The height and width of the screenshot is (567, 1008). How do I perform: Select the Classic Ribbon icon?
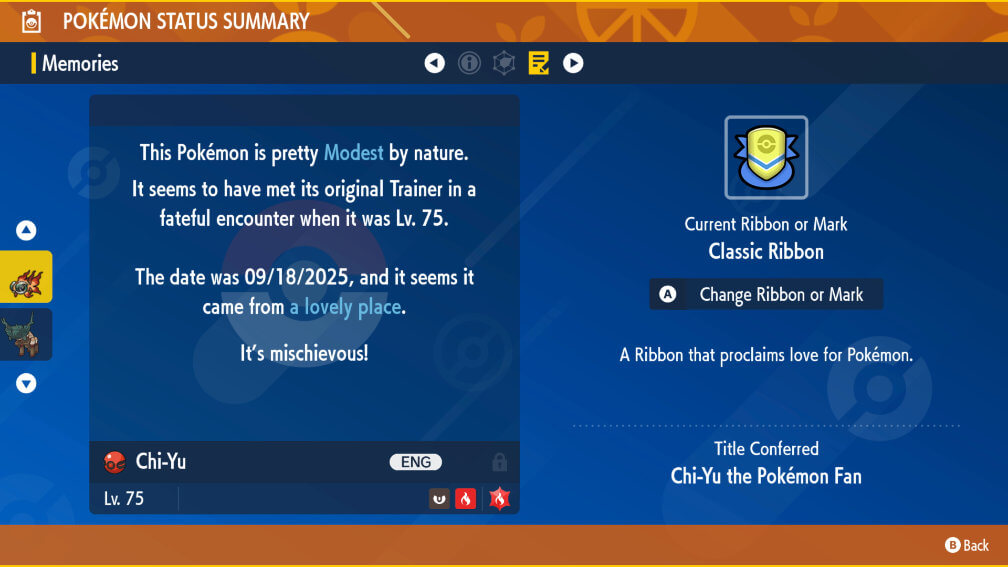pyautogui.click(x=766, y=157)
